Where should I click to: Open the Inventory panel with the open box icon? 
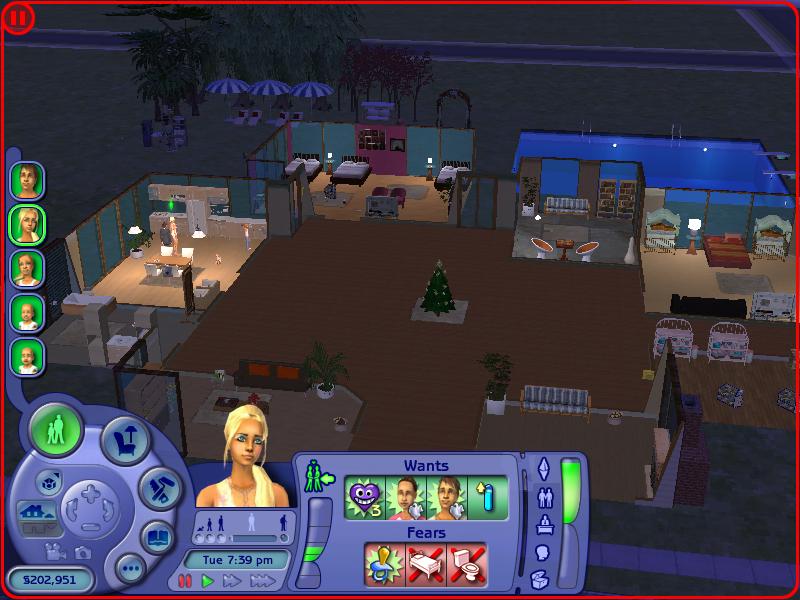coord(541,578)
